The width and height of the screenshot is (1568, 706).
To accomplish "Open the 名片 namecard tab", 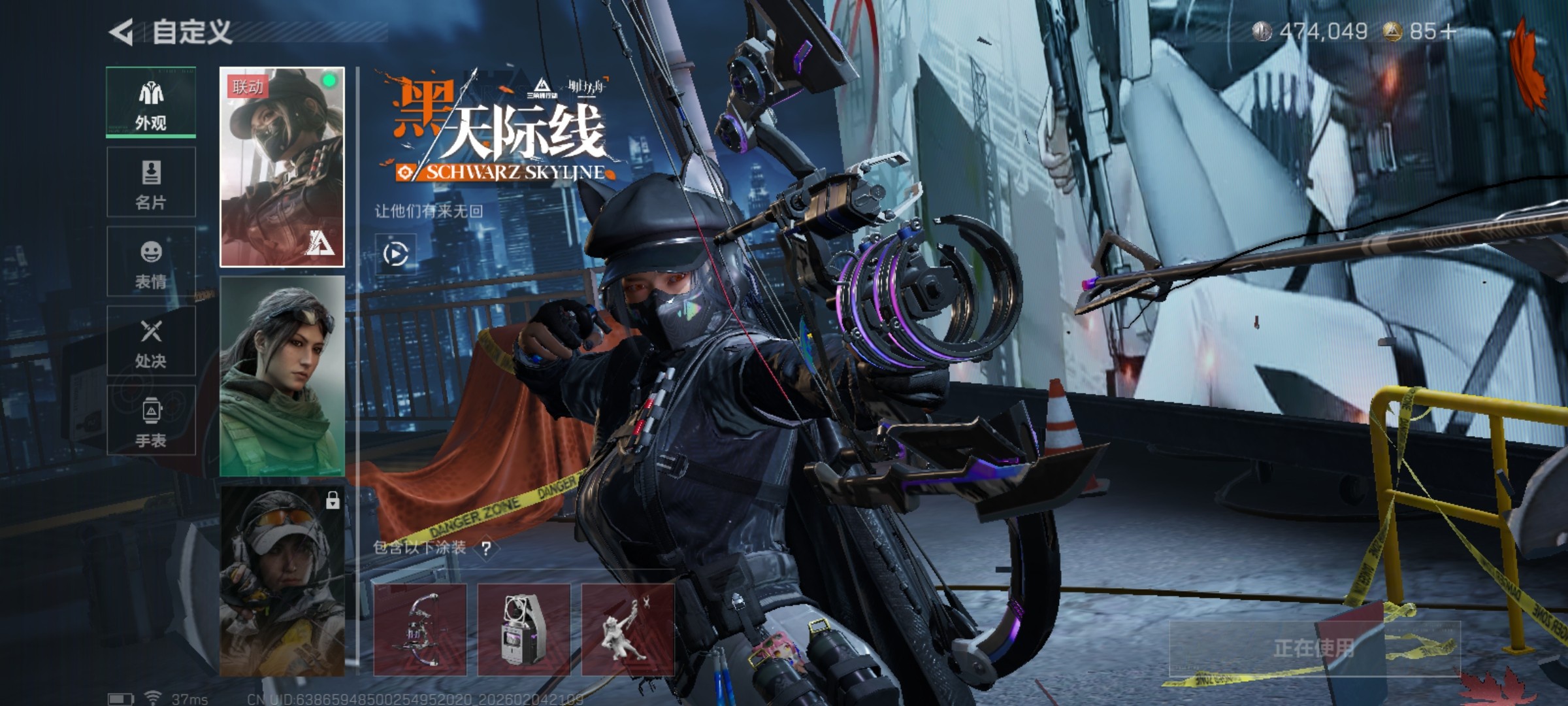I will 151,182.
